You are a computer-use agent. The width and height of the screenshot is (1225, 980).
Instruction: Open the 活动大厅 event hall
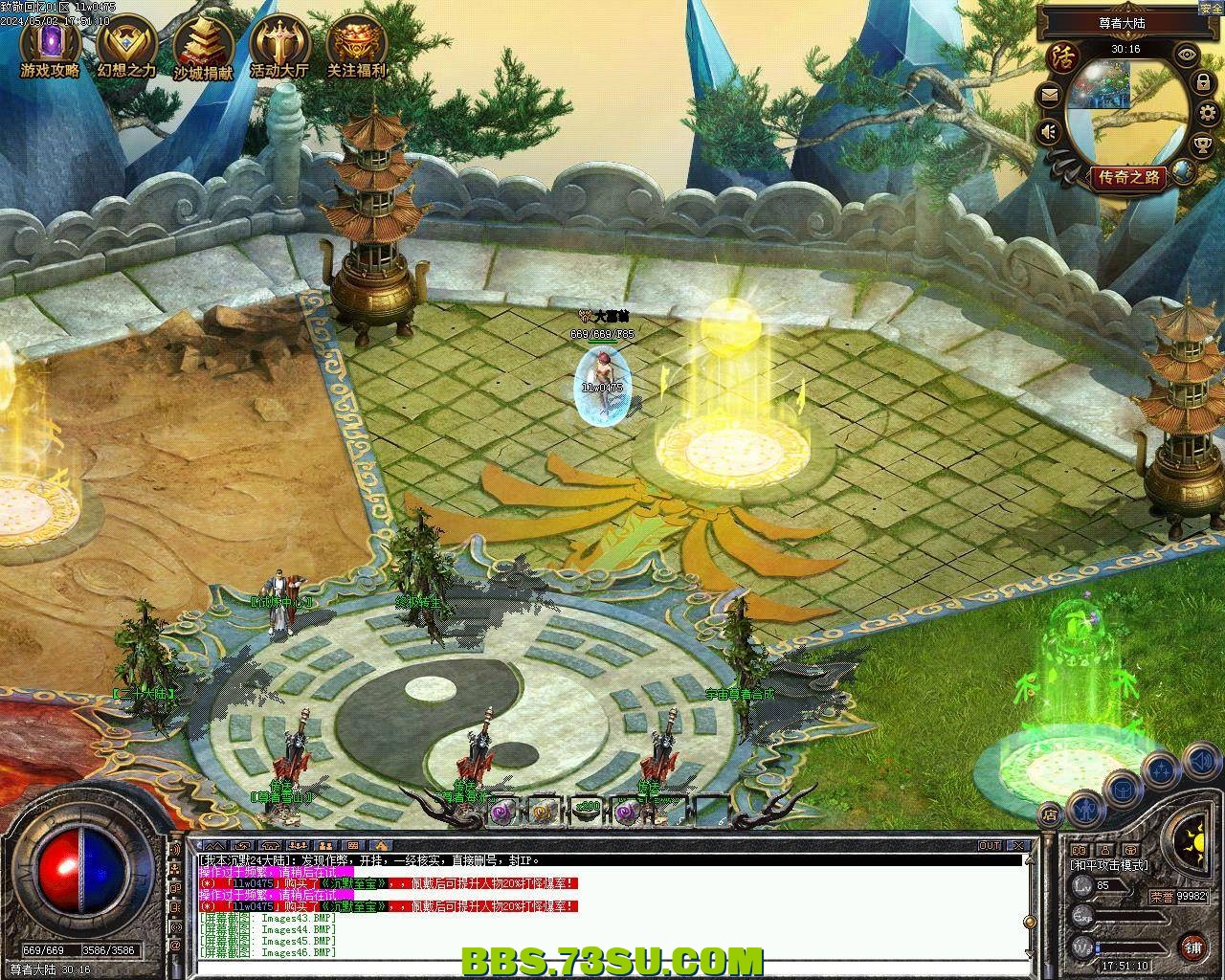click(x=279, y=46)
